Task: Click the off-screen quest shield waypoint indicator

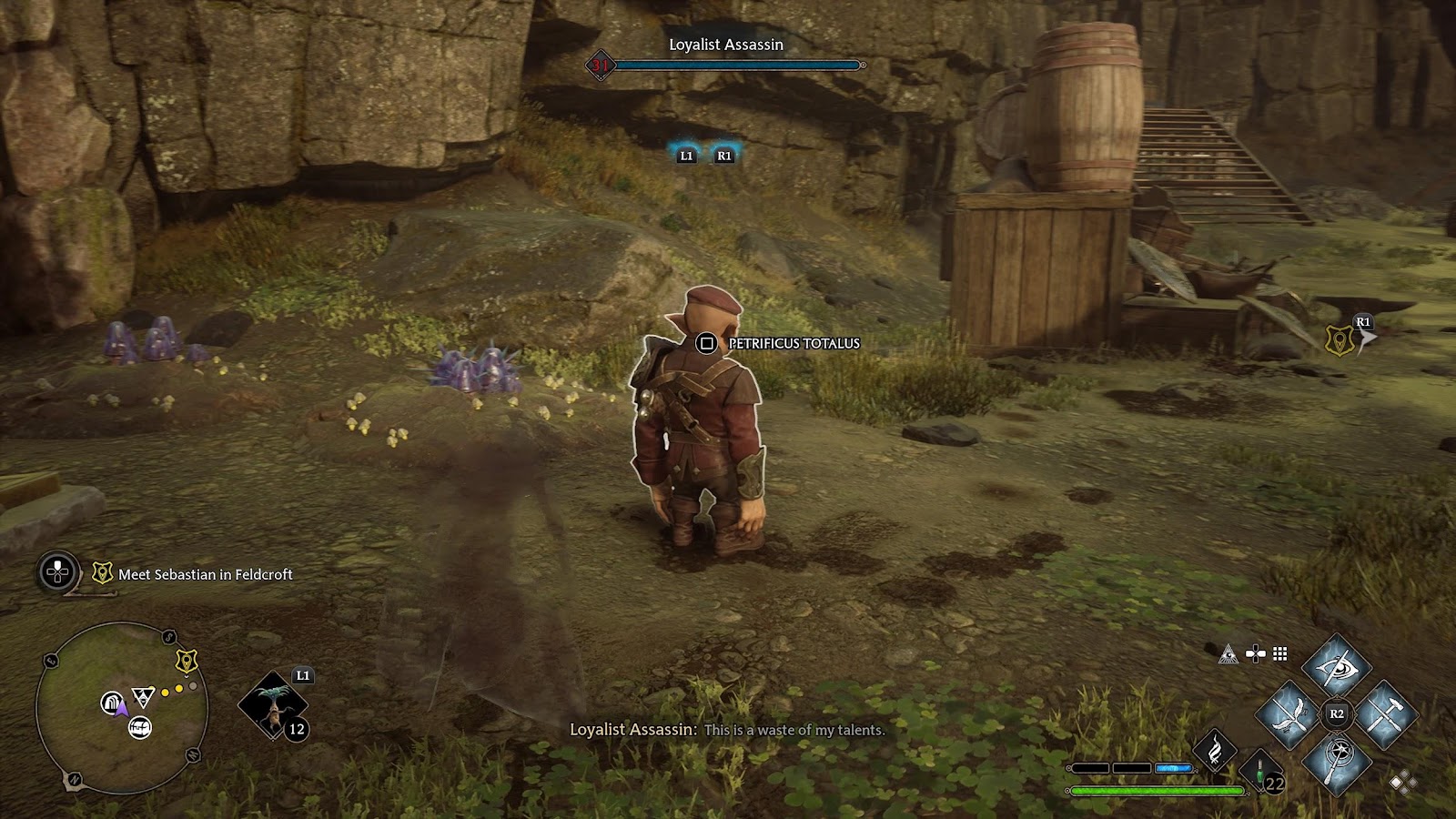Action: (1340, 340)
